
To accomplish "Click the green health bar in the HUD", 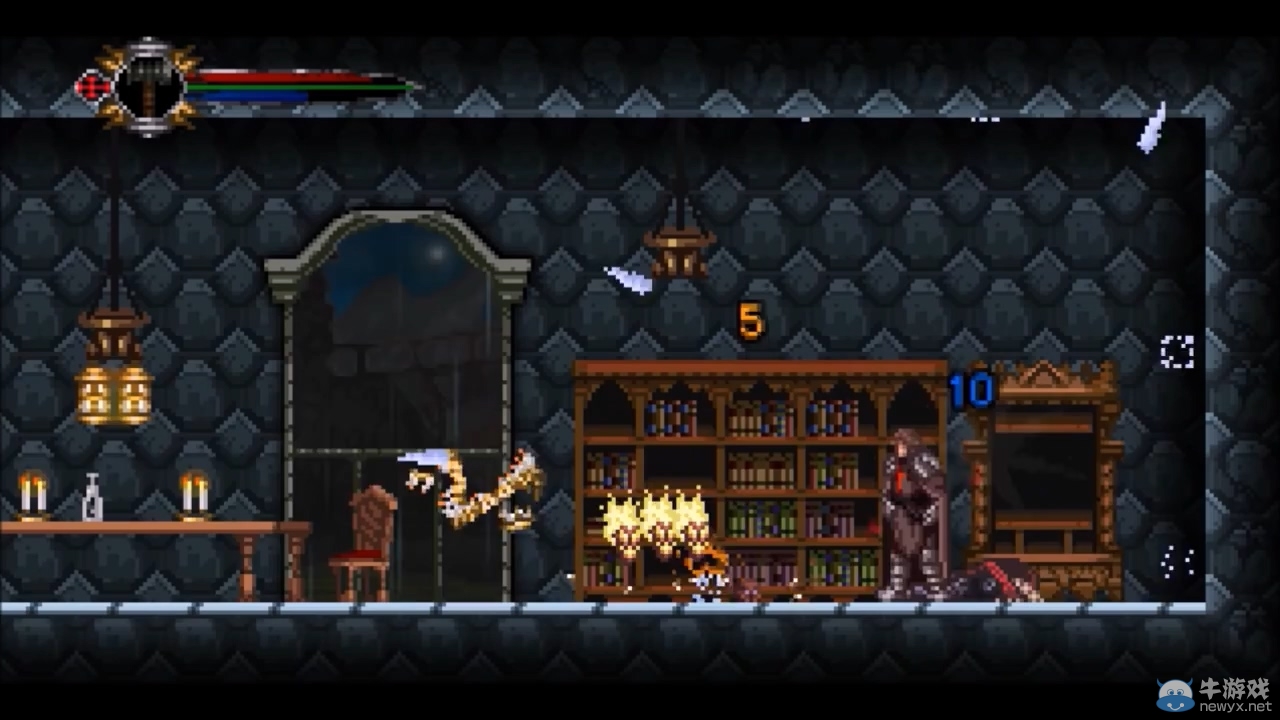I will pos(300,85).
